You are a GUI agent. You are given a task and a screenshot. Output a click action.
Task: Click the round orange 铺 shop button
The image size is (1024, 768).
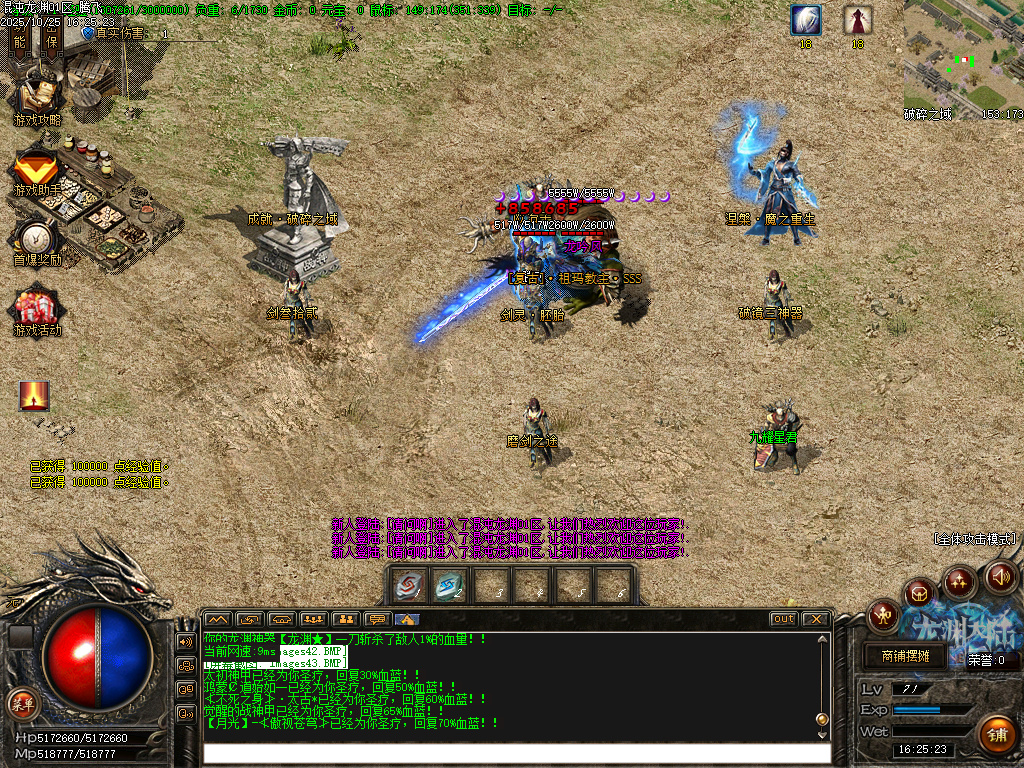[x=996, y=735]
